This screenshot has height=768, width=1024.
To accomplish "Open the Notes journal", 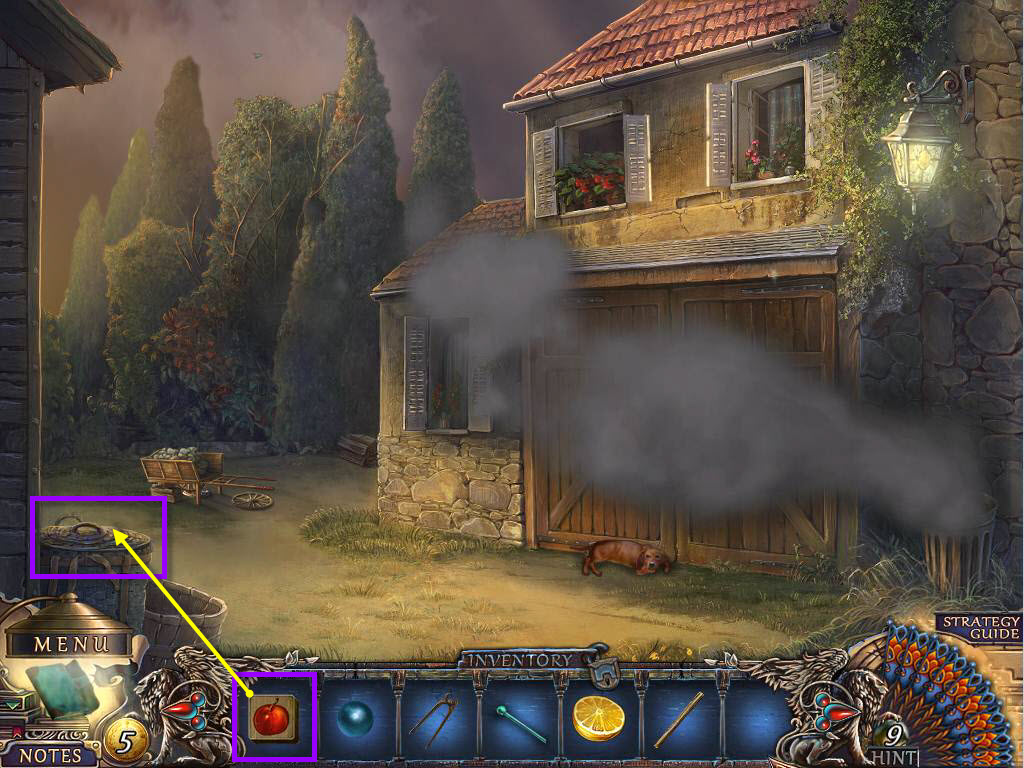I will (x=50, y=753).
